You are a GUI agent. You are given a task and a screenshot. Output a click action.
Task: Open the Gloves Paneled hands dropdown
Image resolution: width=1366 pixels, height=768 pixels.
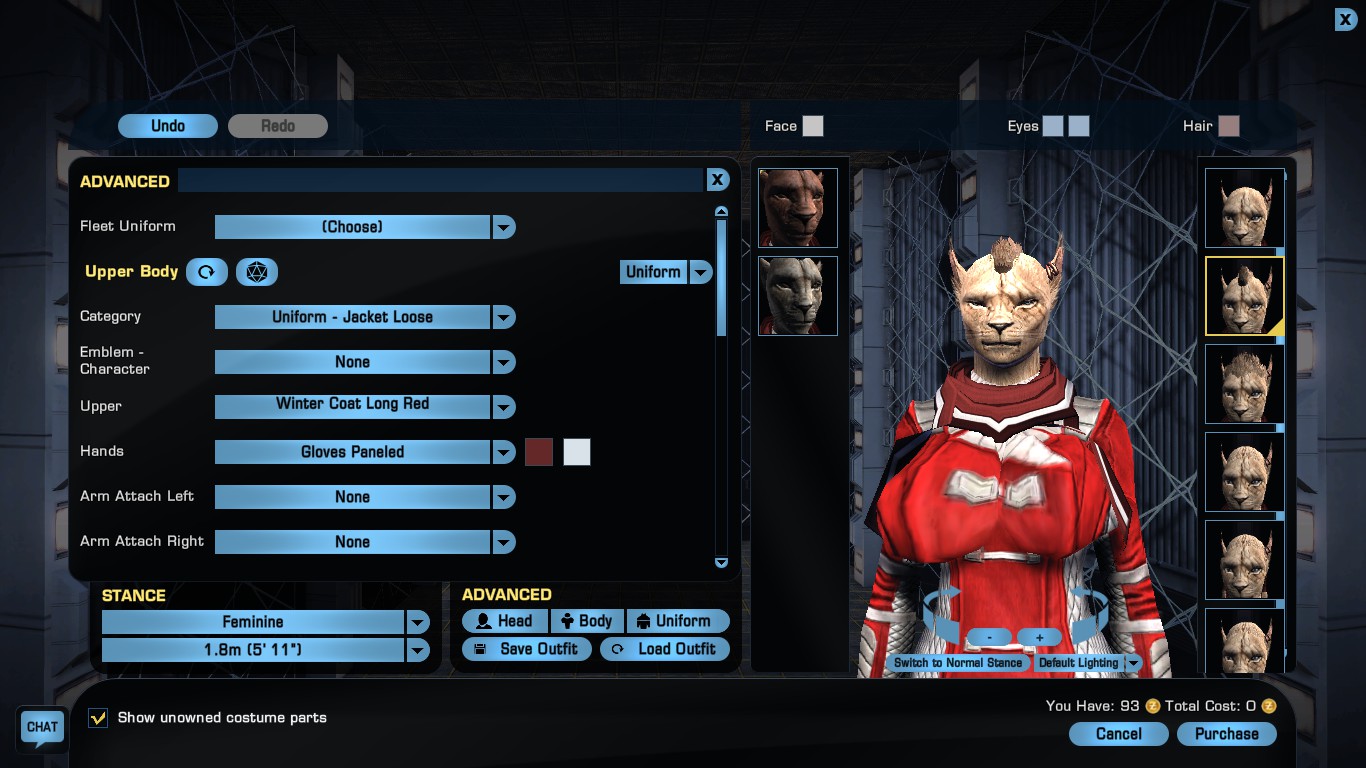coord(504,452)
